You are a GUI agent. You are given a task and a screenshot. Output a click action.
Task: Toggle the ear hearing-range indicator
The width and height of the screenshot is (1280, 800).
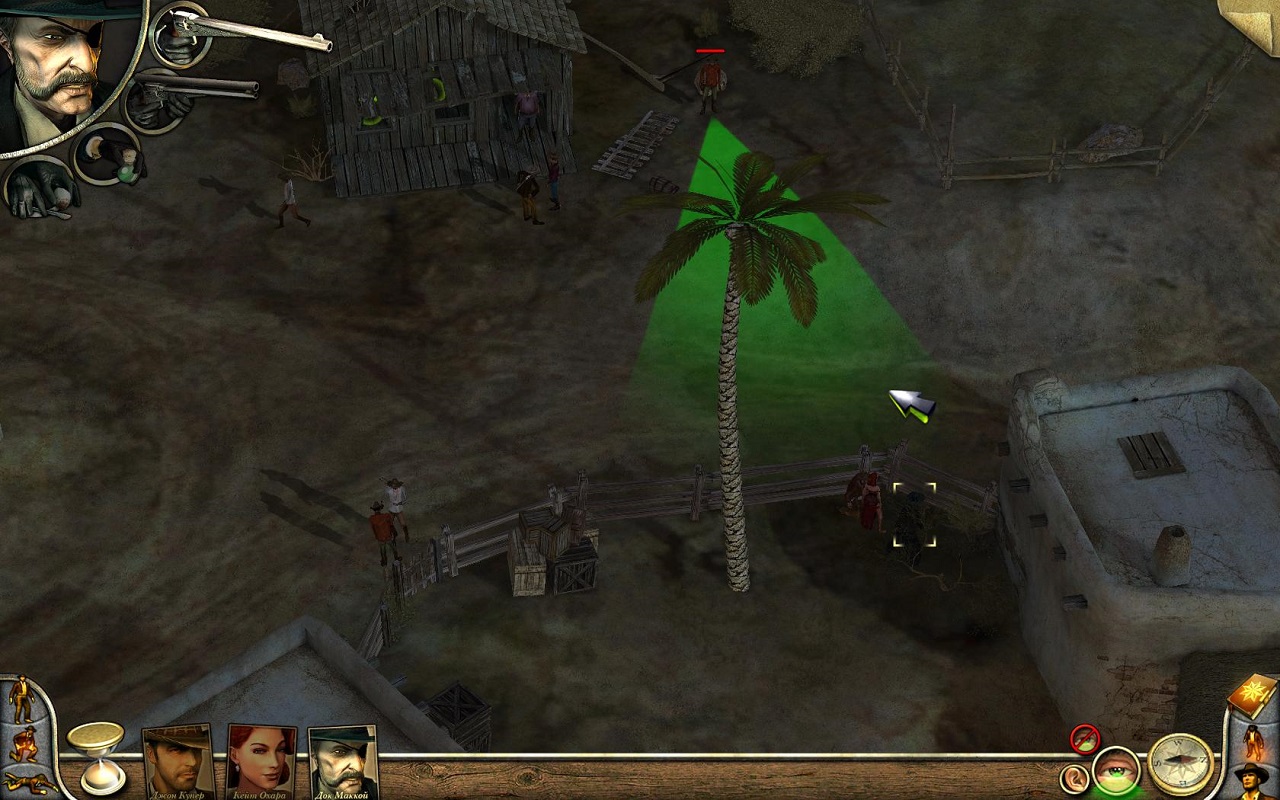coord(1074,778)
